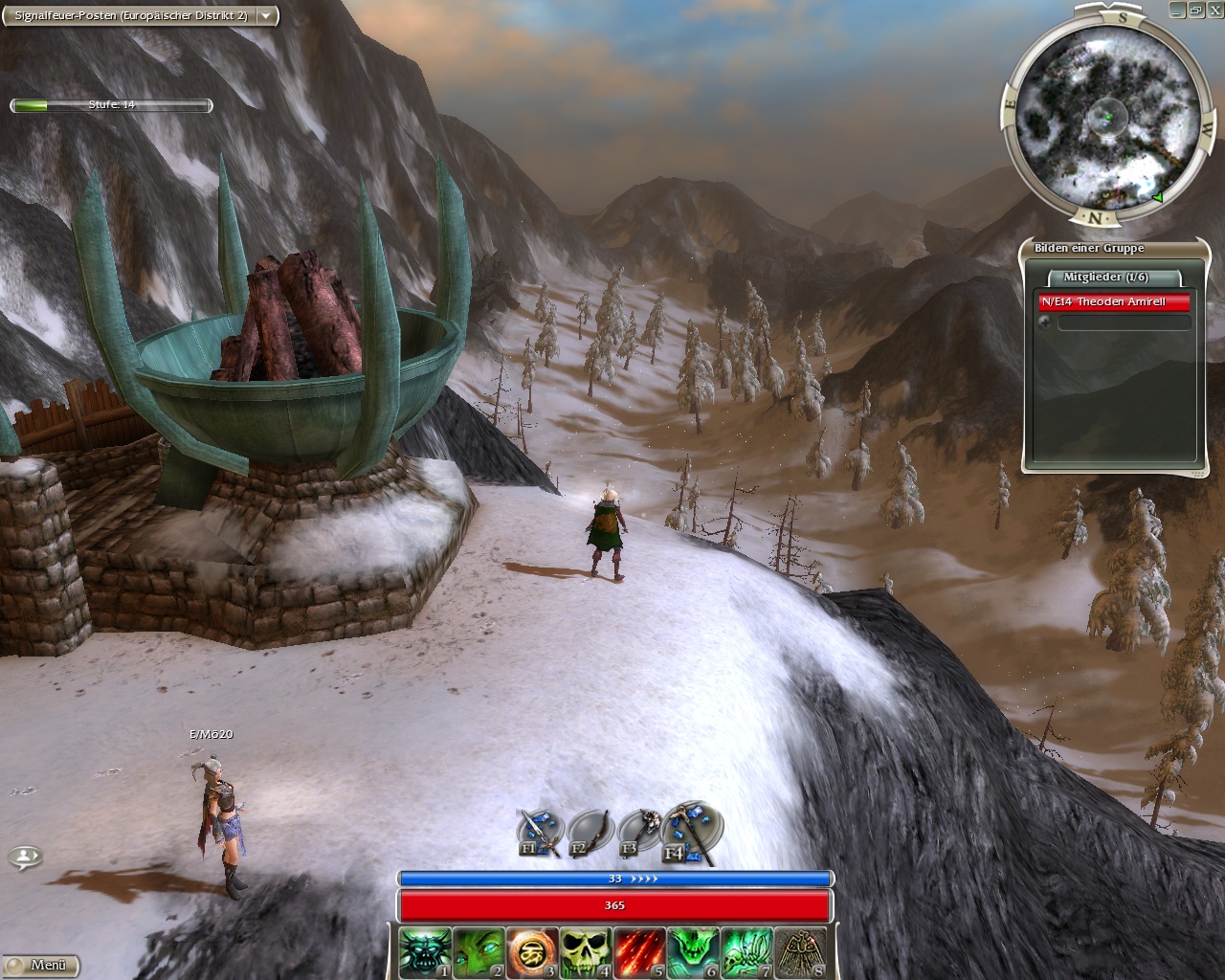The width and height of the screenshot is (1225, 980).
Task: Activate skill 4 with the green skull
Action: pos(585,951)
